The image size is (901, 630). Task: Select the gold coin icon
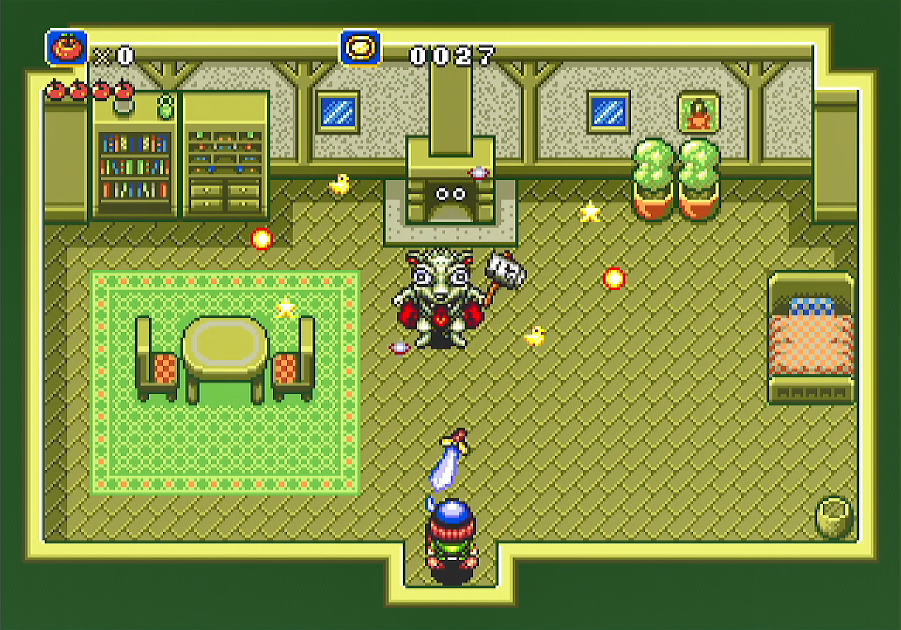pos(360,47)
